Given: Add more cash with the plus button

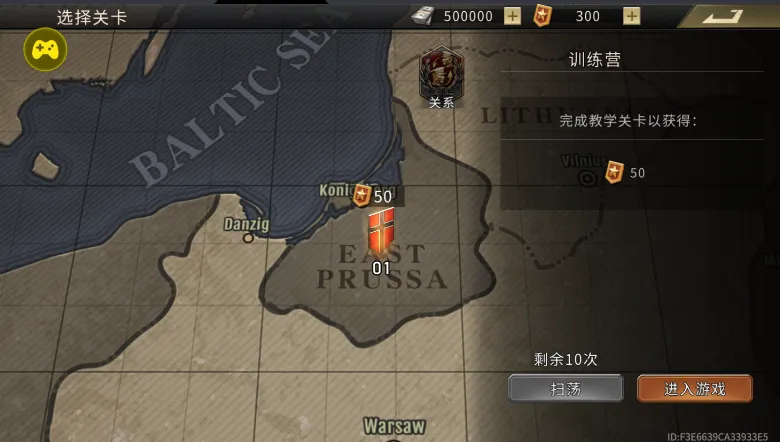Looking at the screenshot, I should [512, 16].
